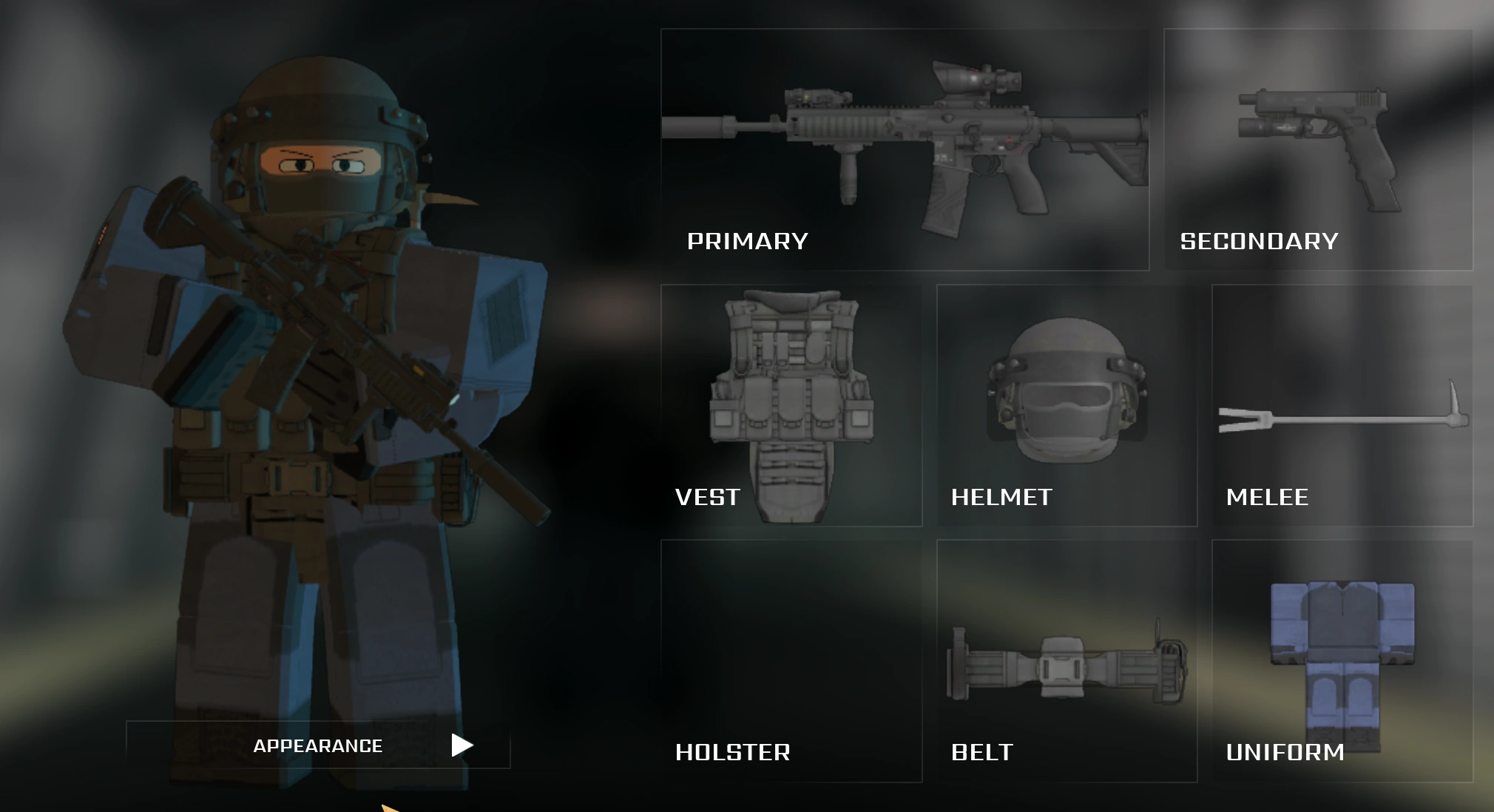Click the PRIMARY text label

[747, 240]
